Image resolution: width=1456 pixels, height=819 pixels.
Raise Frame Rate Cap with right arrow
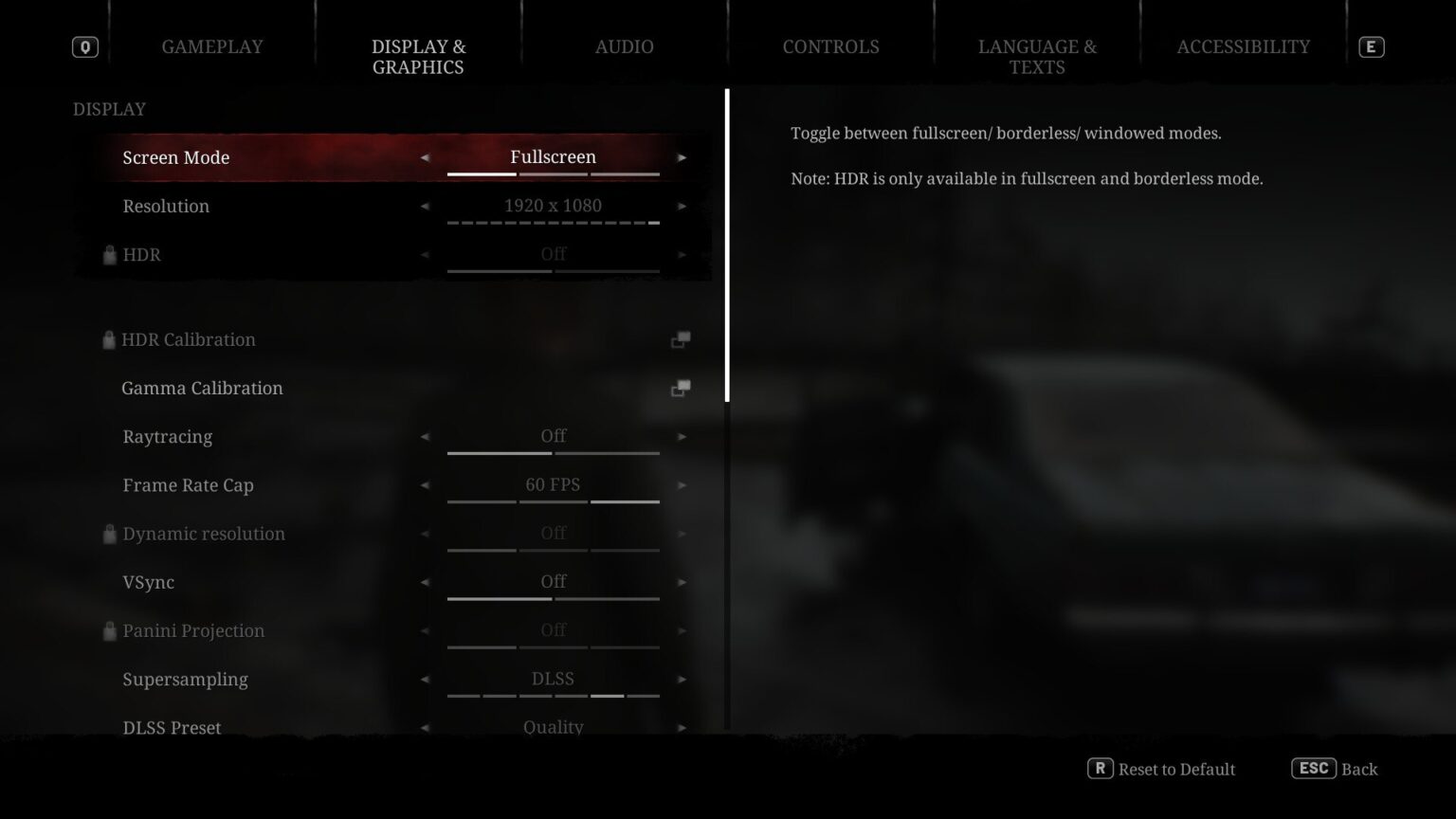[x=682, y=485]
